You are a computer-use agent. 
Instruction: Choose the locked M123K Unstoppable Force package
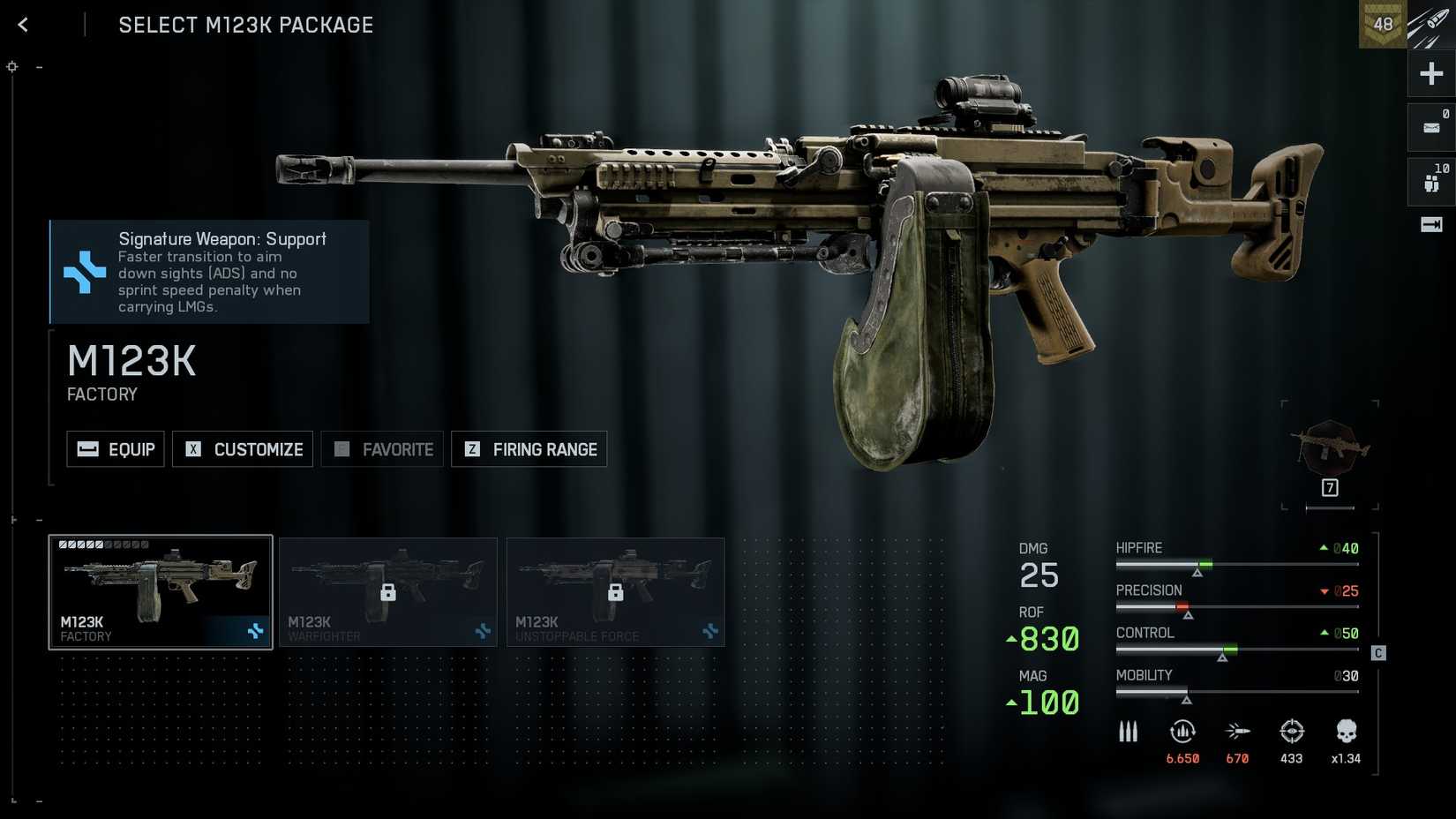click(616, 591)
